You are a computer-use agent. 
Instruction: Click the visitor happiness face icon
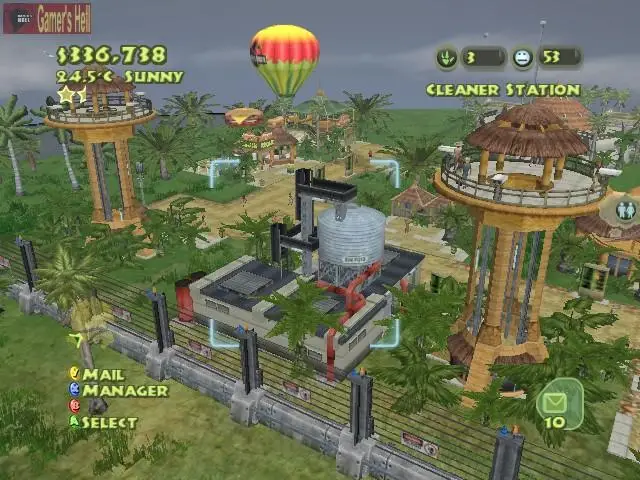pos(522,58)
